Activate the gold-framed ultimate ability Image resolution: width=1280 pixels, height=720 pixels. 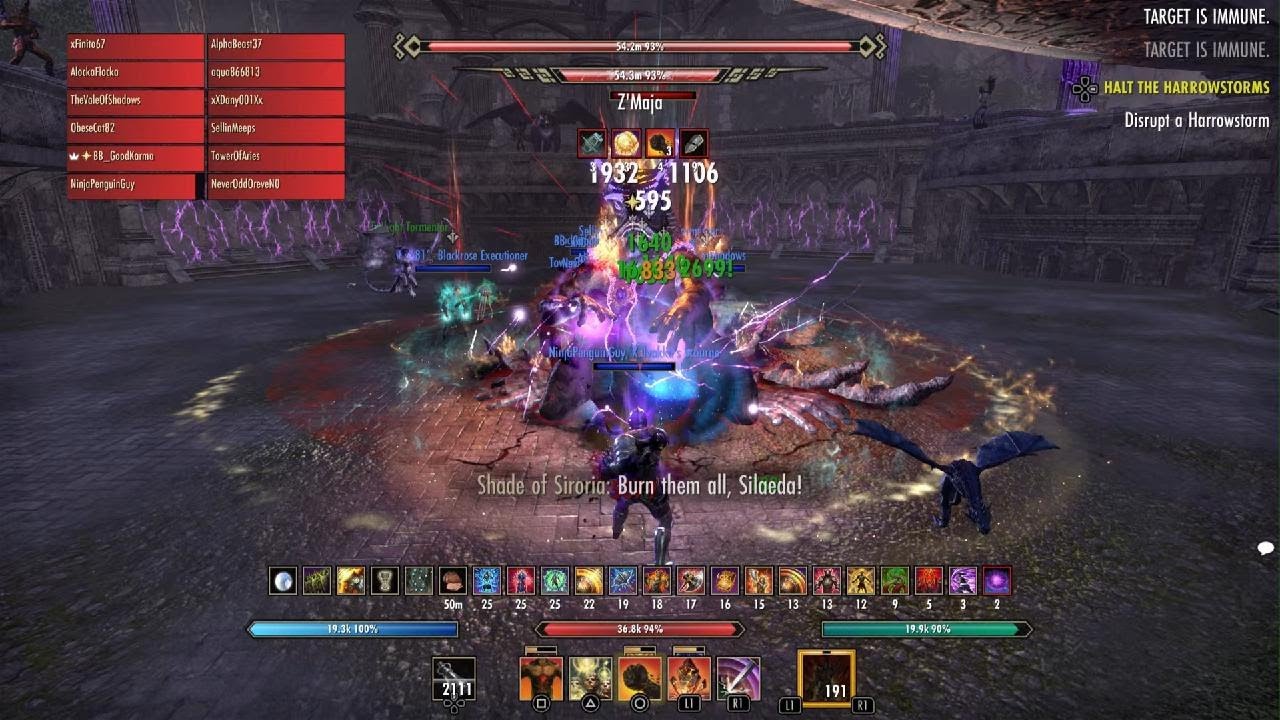coord(826,679)
